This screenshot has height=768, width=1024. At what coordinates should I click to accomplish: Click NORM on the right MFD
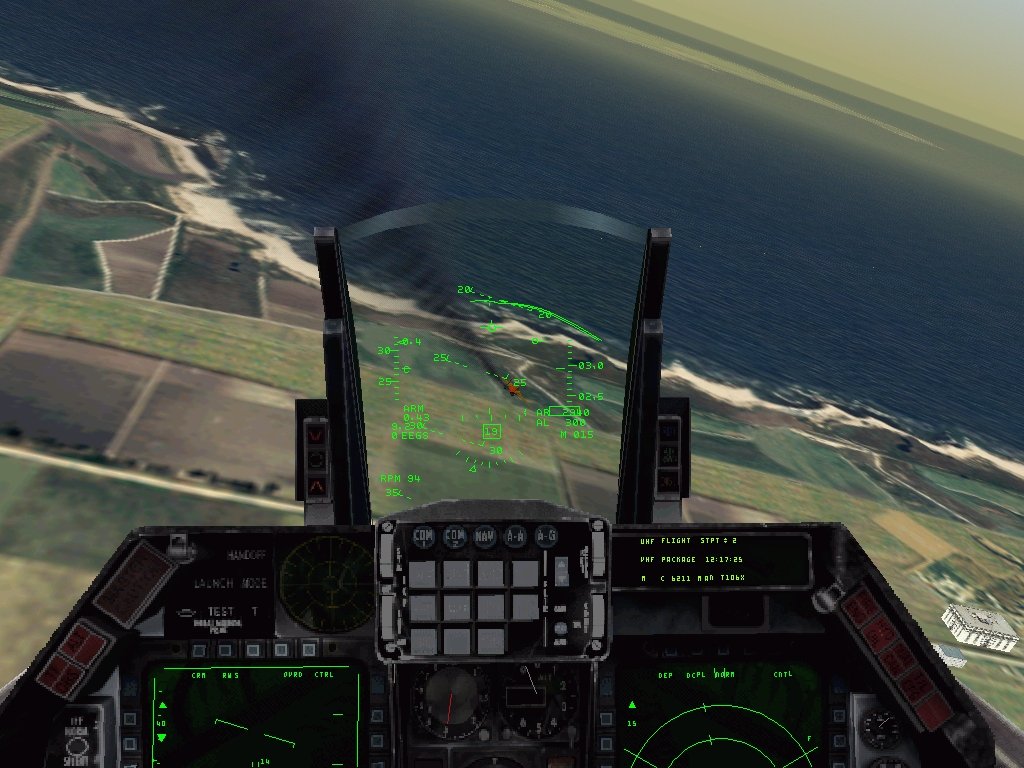tap(724, 675)
